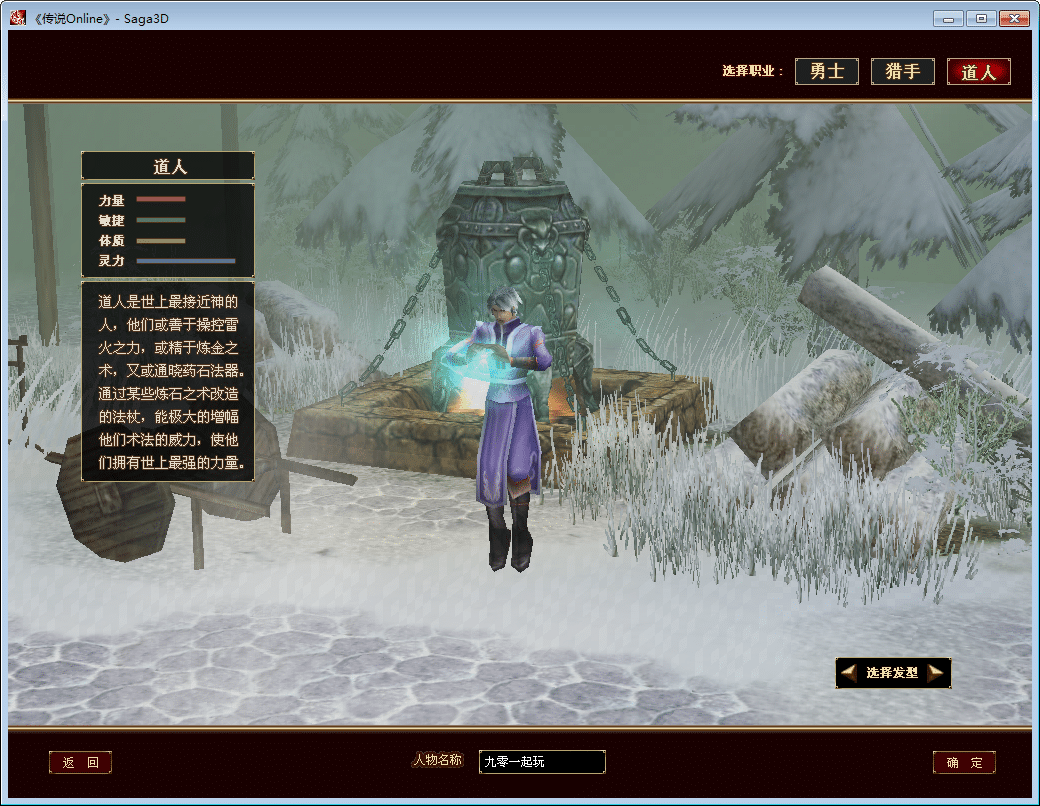Select the 勇士 warrior class
Viewport: 1040px width, 806px height.
click(827, 72)
